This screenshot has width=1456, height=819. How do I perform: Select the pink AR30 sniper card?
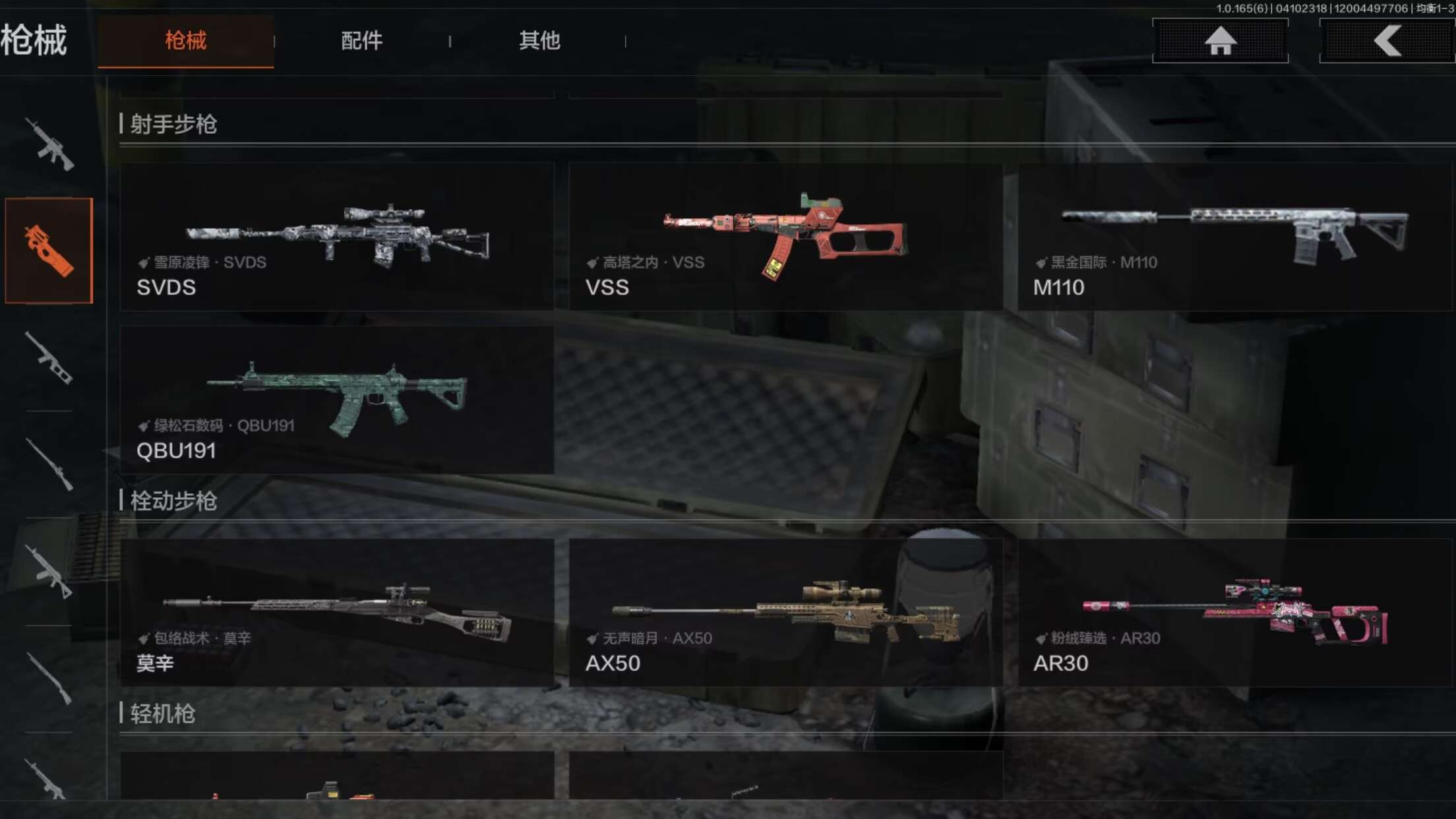pos(1234,613)
